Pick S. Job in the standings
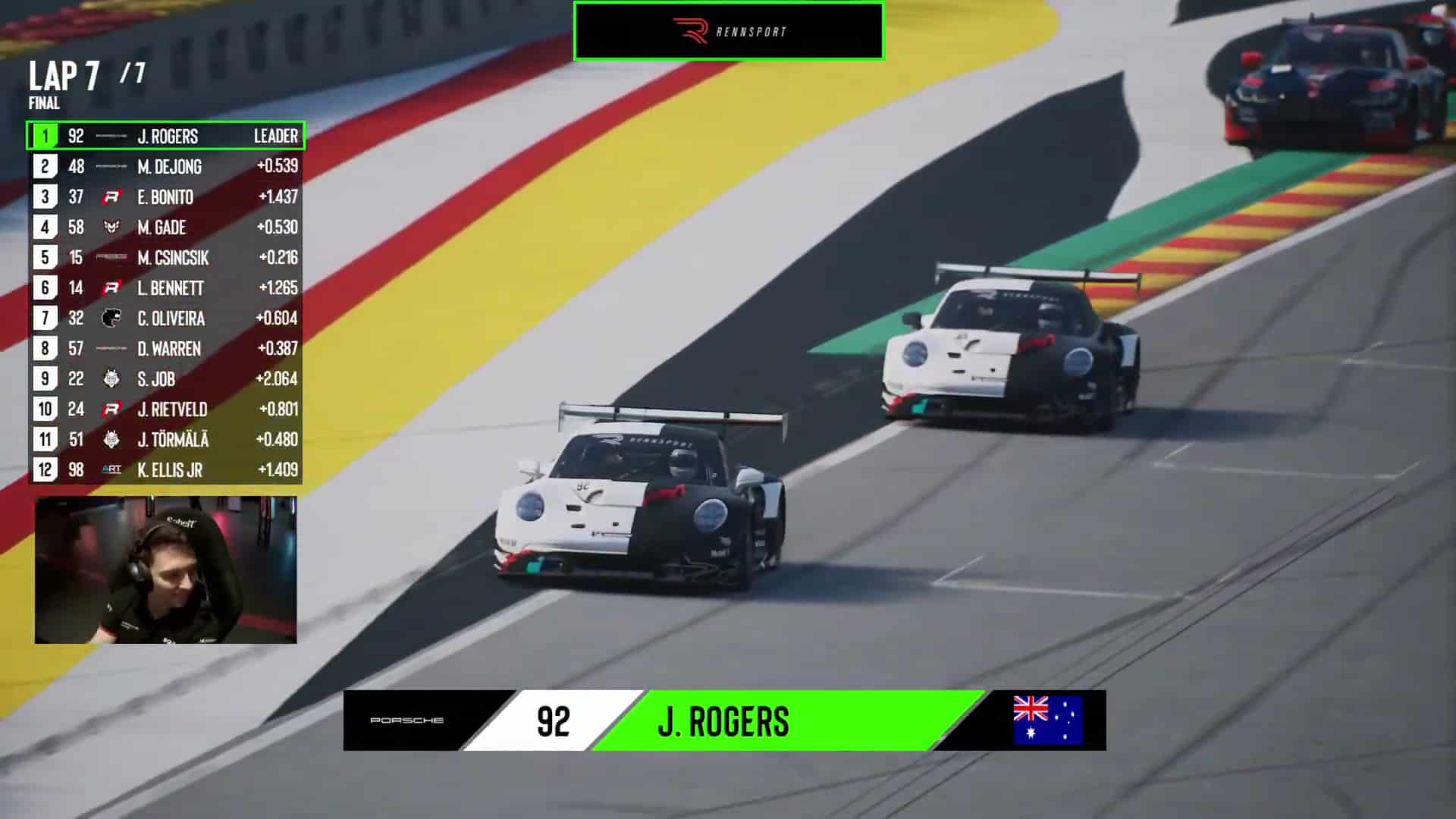Image resolution: width=1456 pixels, height=819 pixels. pos(165,379)
